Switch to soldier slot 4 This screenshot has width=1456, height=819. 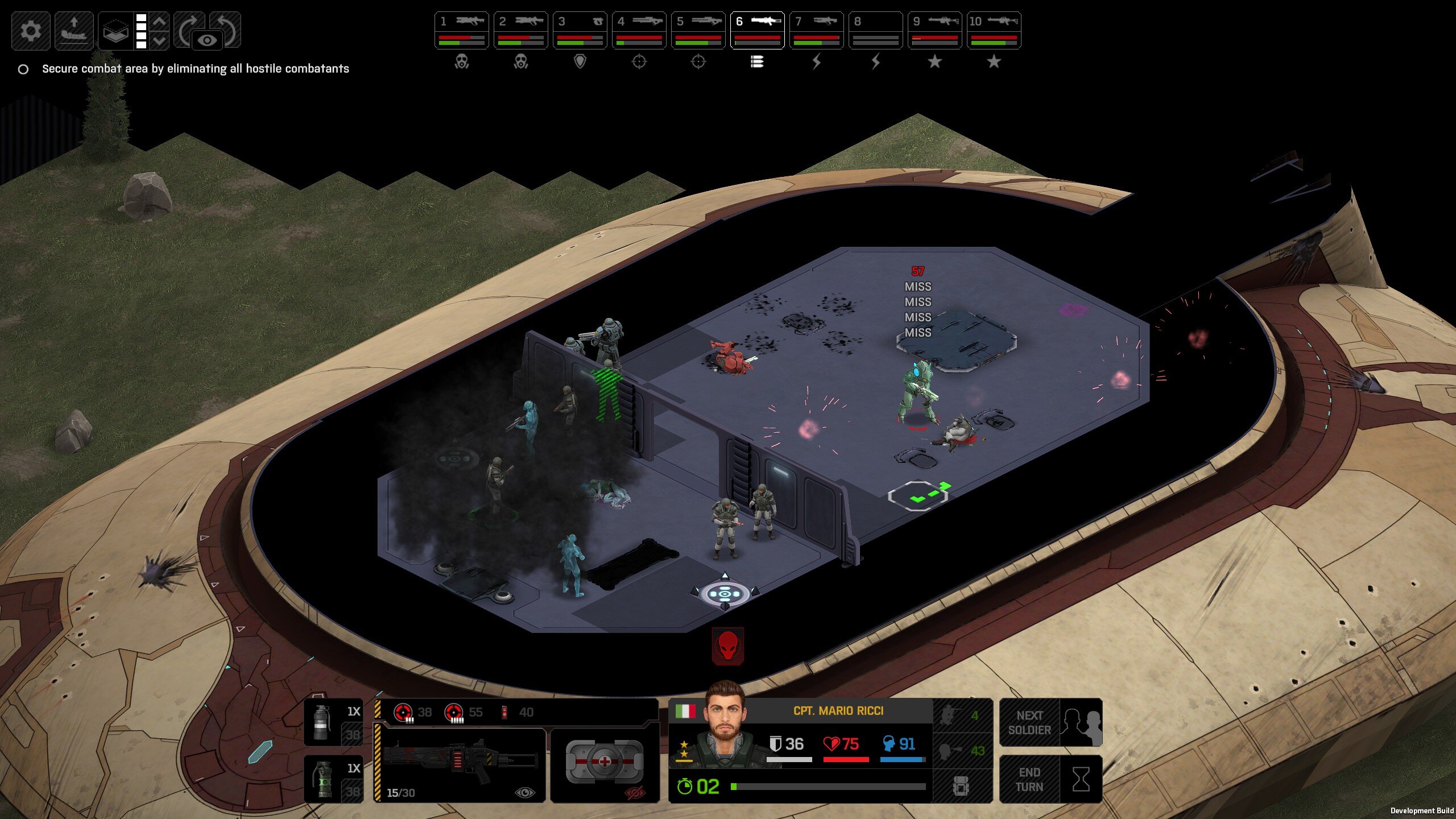[639, 30]
